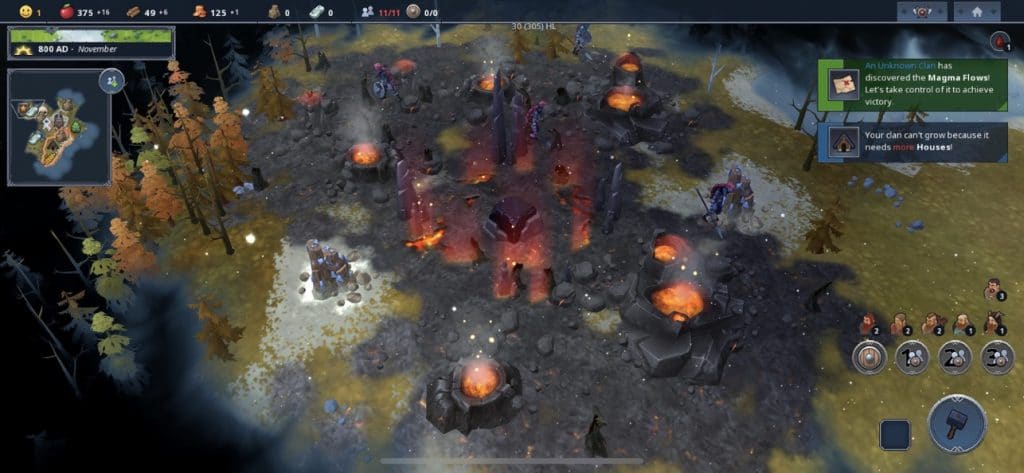This screenshot has width=1024, height=473.
Task: Open the winged shield menu in the top bar
Action: pos(921,12)
